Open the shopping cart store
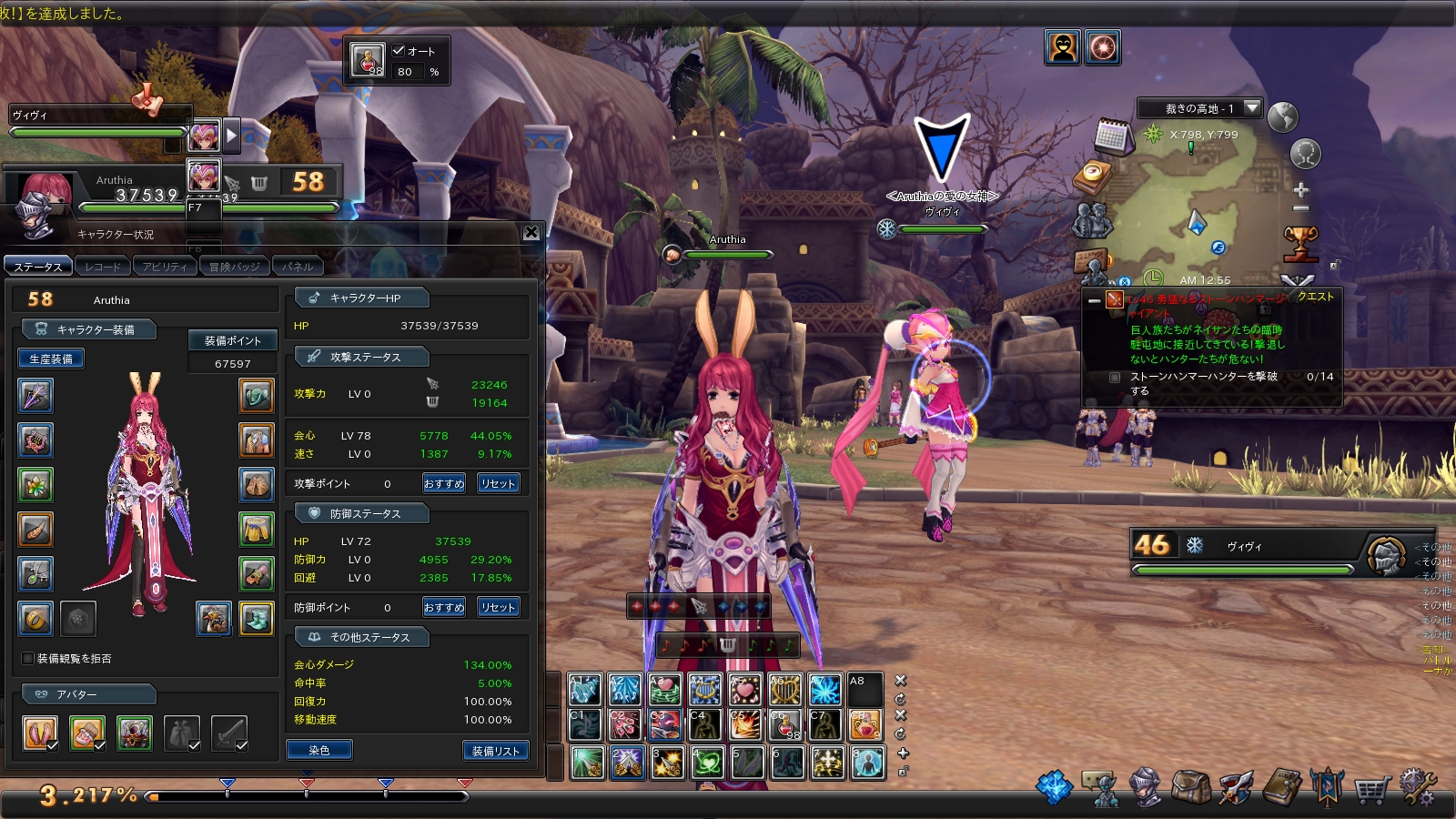1456x819 pixels. pyautogui.click(x=1371, y=789)
